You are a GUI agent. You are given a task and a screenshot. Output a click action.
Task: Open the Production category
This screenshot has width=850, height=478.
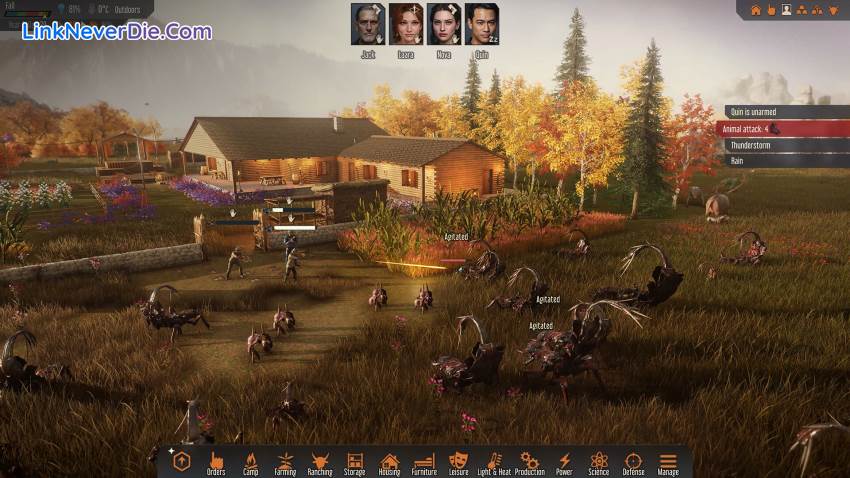[529, 461]
